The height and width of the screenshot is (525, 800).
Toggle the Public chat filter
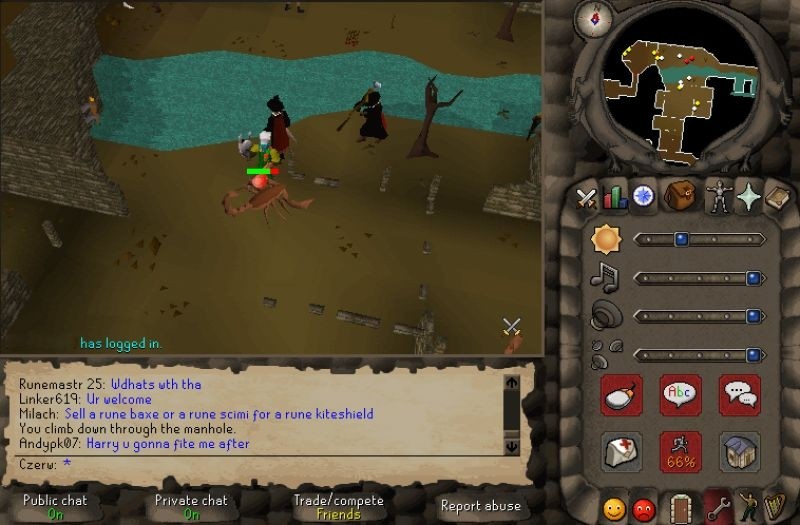tap(54, 506)
